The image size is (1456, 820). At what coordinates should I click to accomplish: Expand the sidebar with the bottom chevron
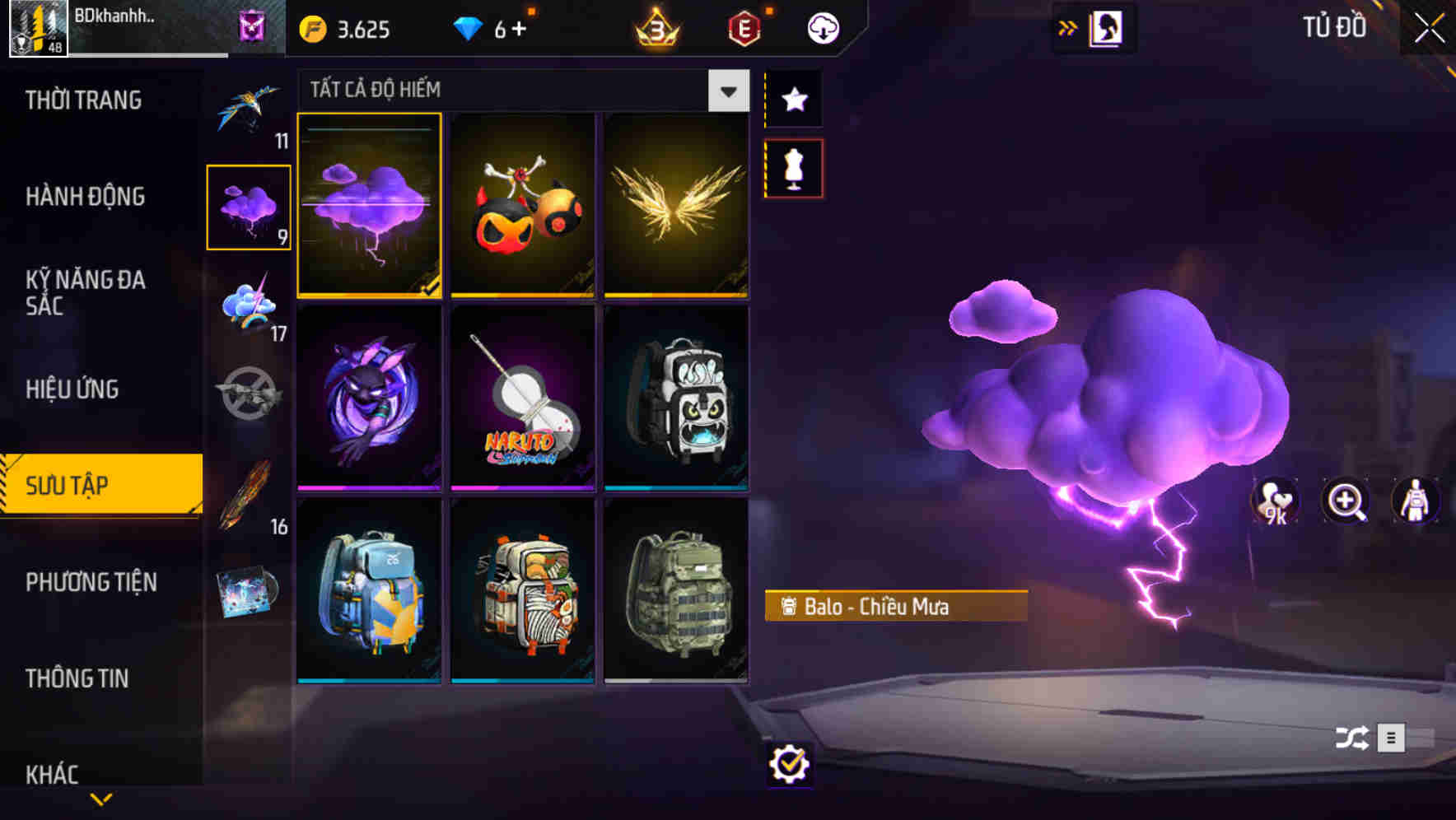(101, 799)
